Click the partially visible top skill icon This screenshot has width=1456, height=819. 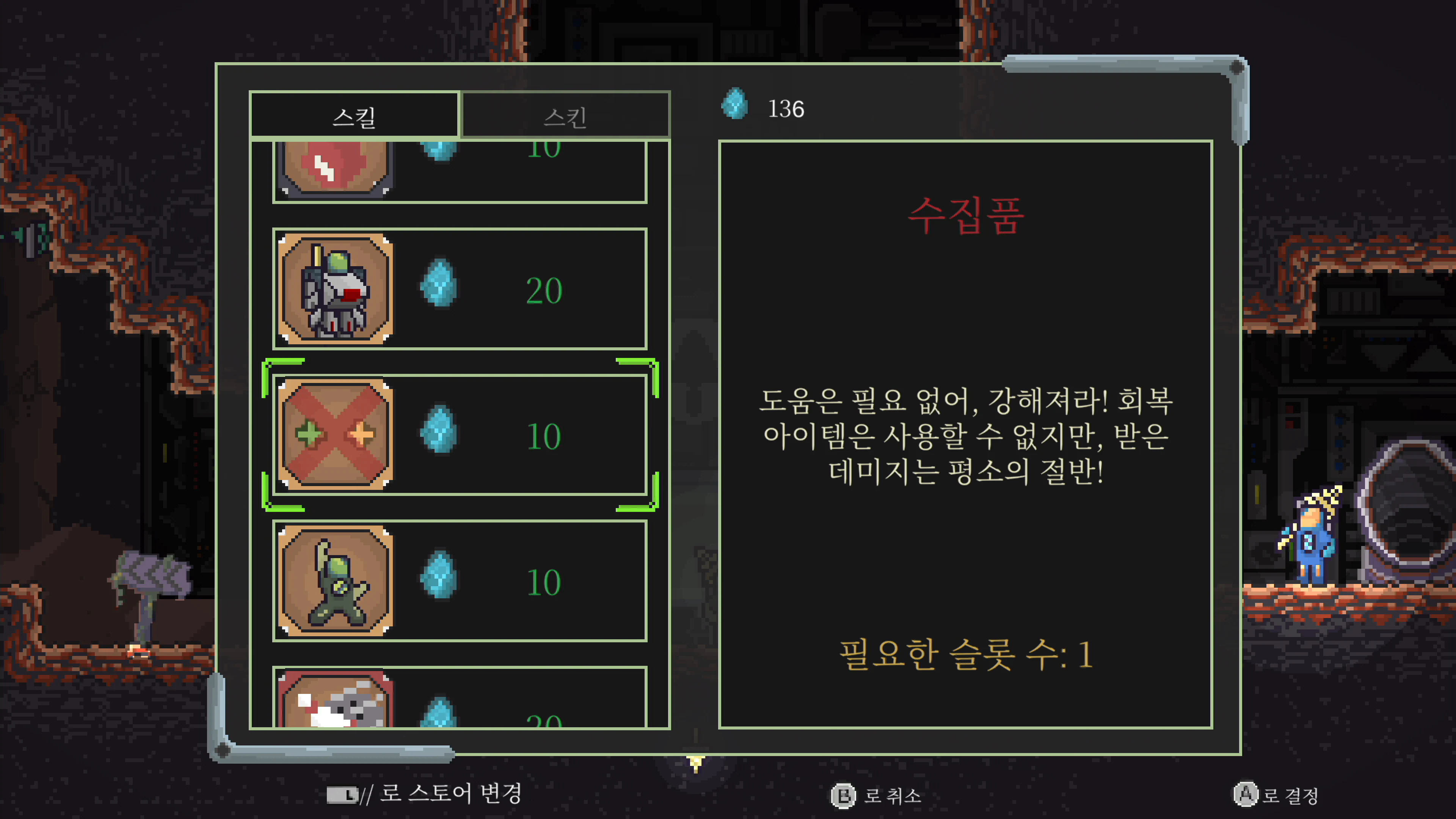tap(334, 167)
